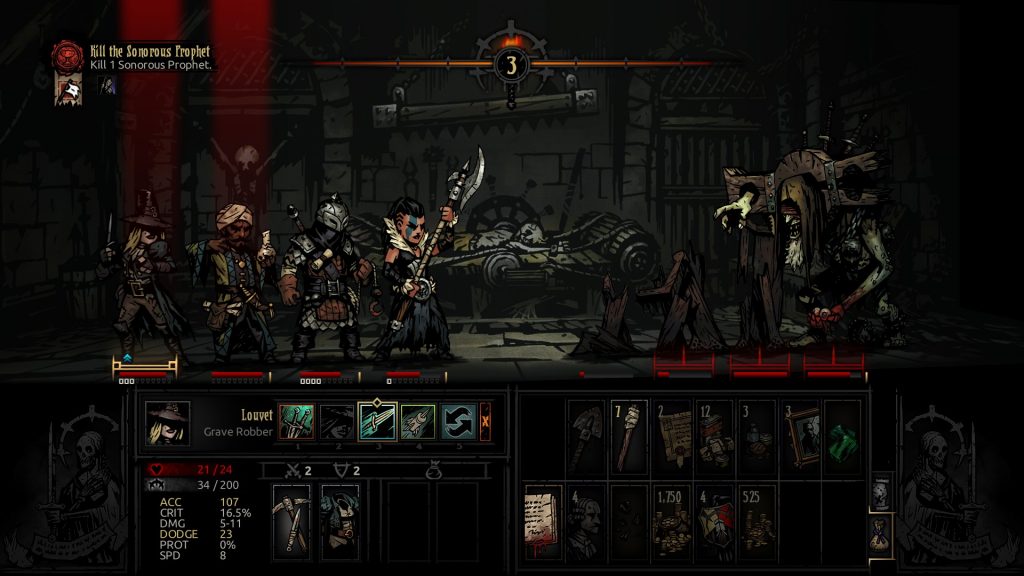This screenshot has height=576, width=1024.
Task: Choose the swap position arrows skill
Action: pos(458,421)
